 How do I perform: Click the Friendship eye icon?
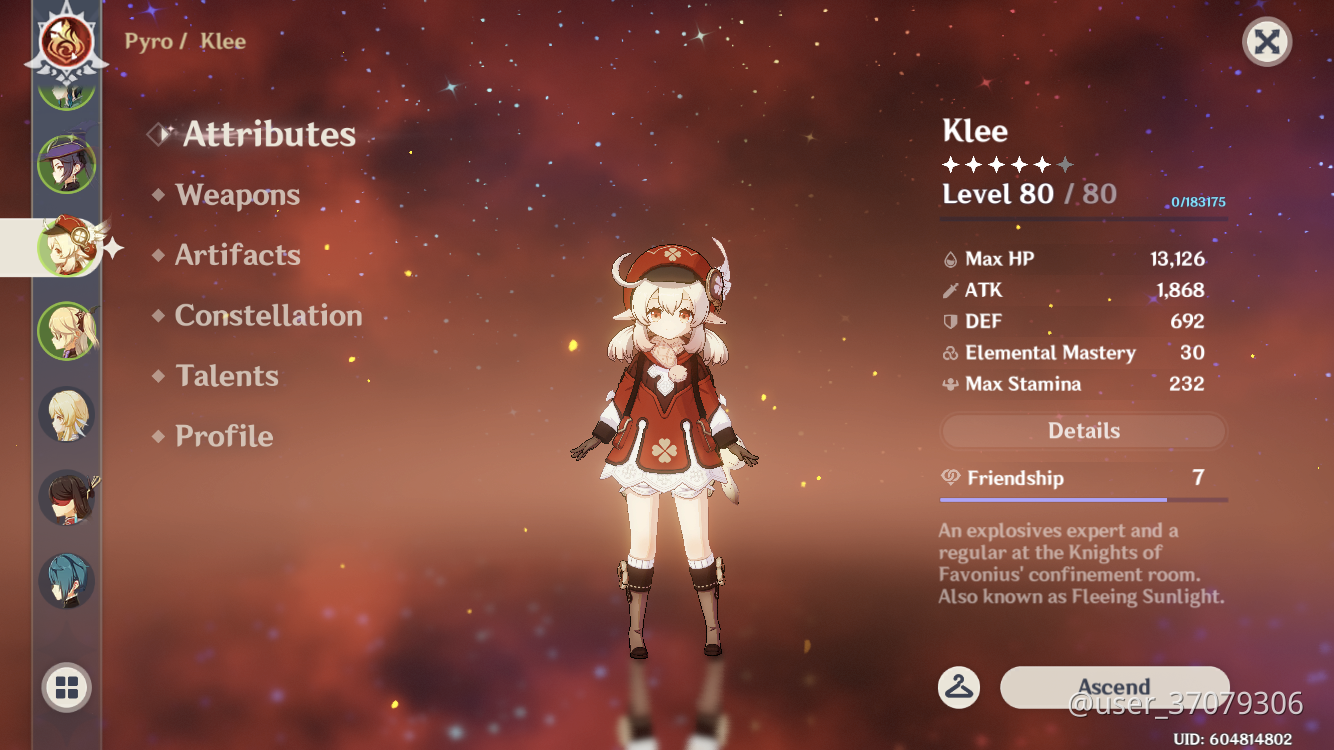[x=951, y=478]
